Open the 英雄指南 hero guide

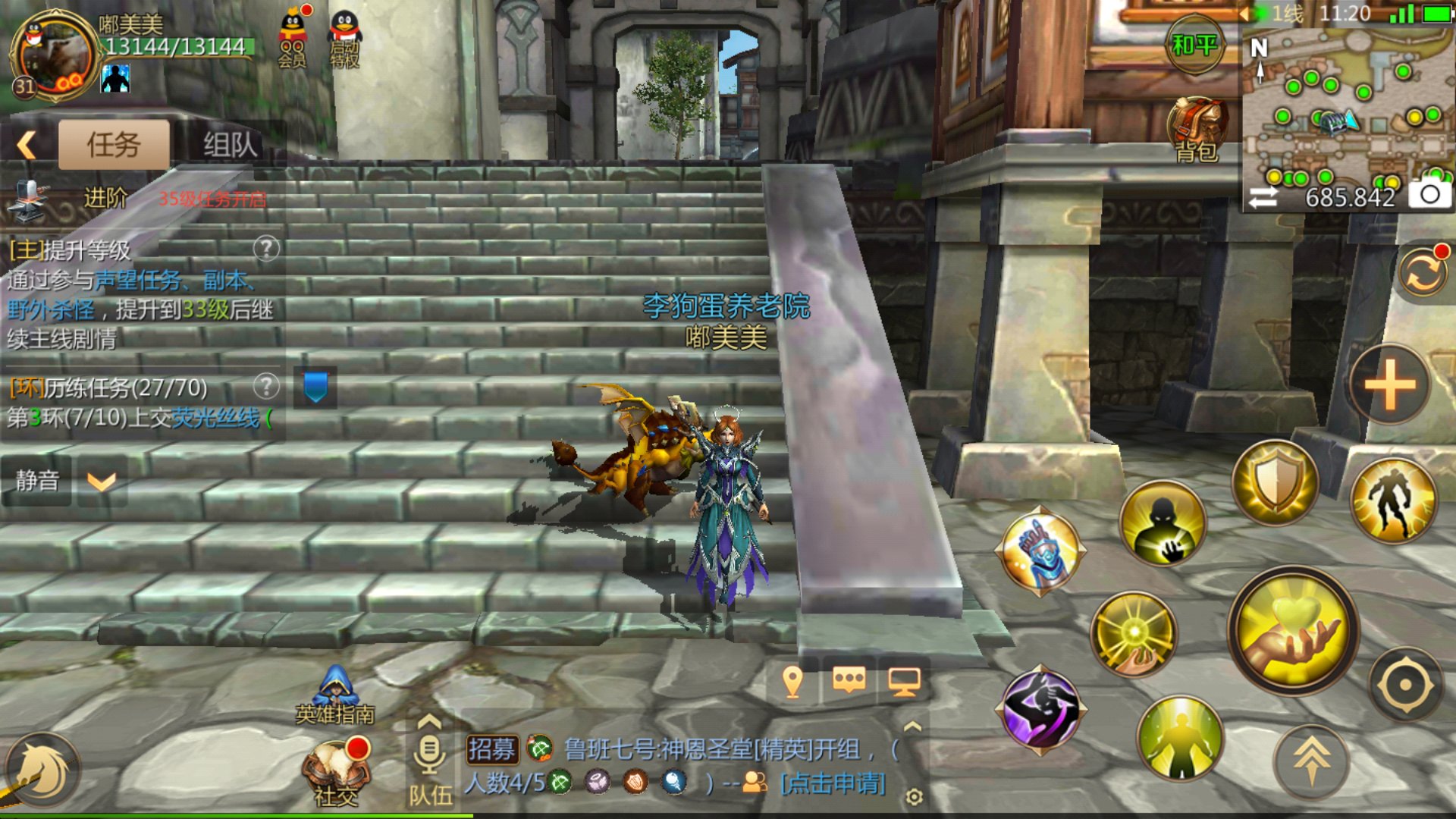tap(335, 694)
